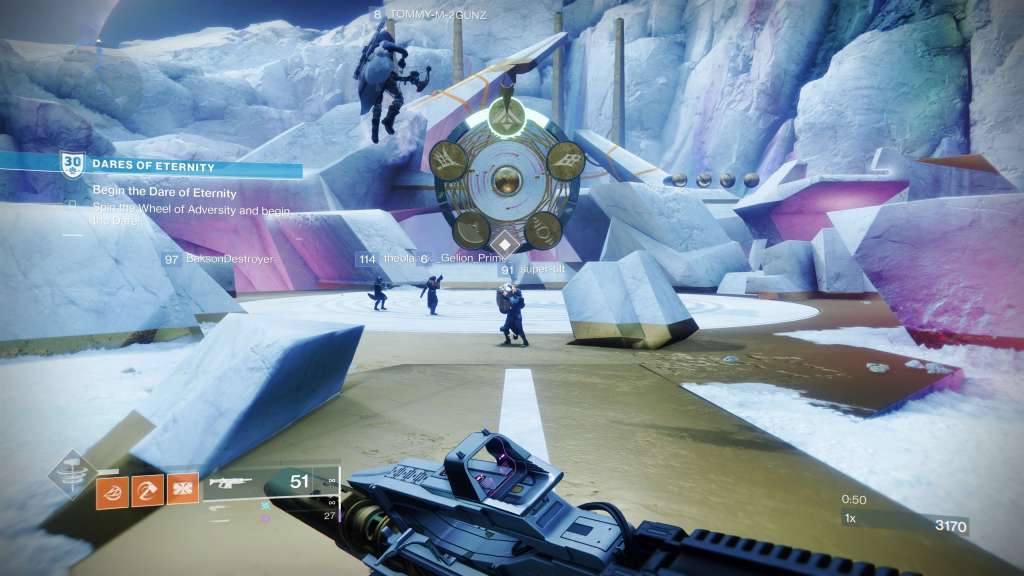Click the level 30 shield emblem
The image size is (1024, 576).
[x=70, y=162]
